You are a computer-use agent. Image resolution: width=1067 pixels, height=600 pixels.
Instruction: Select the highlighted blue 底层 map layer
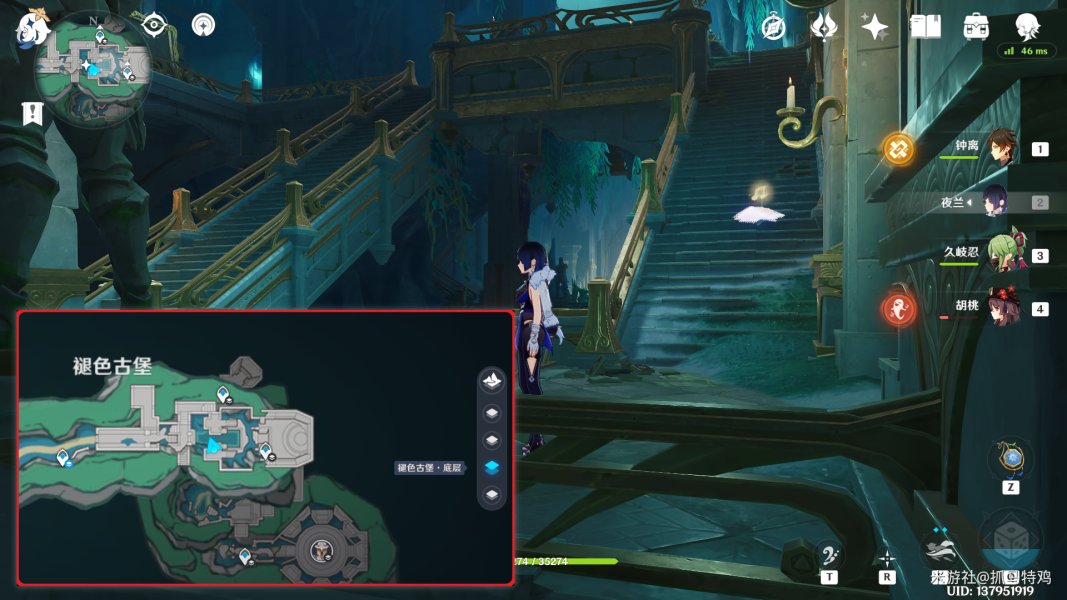click(492, 467)
